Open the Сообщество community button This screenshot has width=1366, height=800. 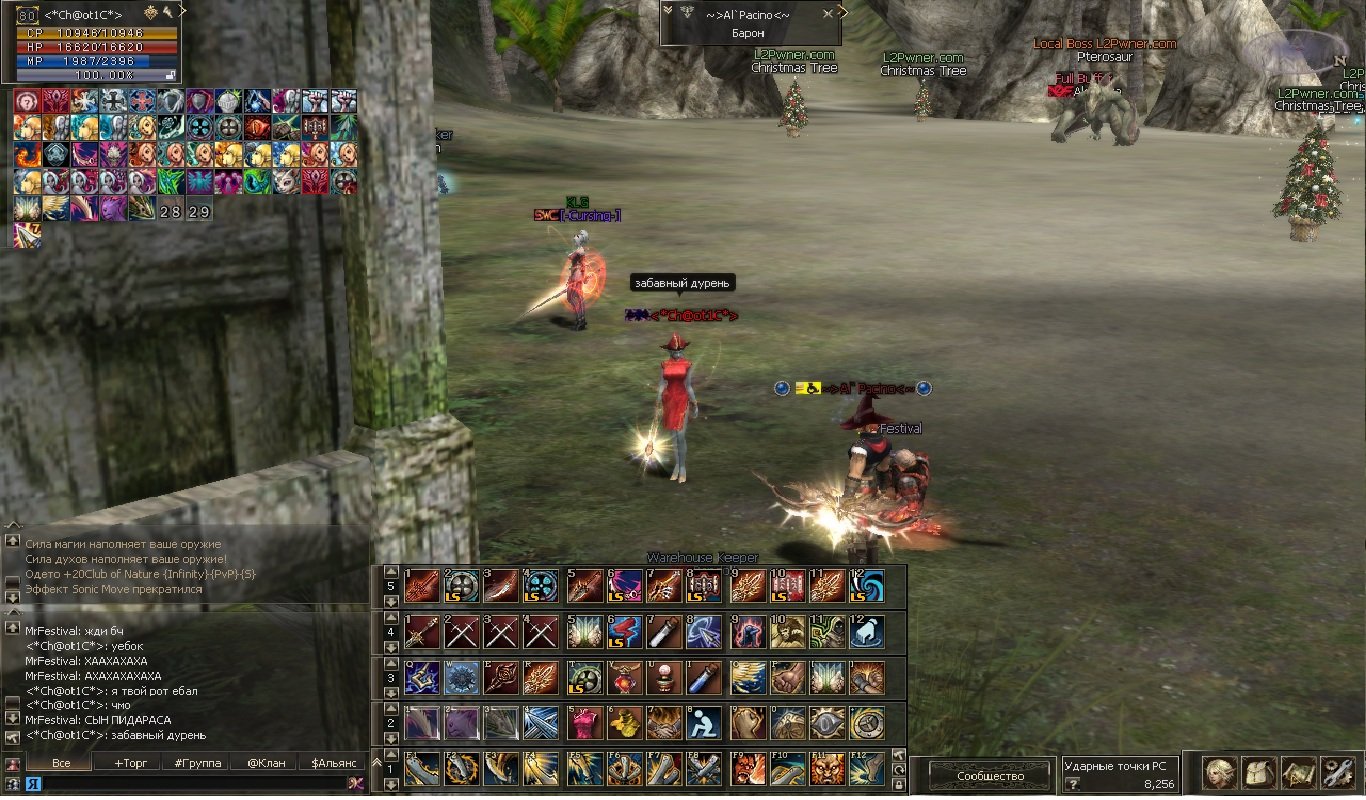tap(990, 776)
